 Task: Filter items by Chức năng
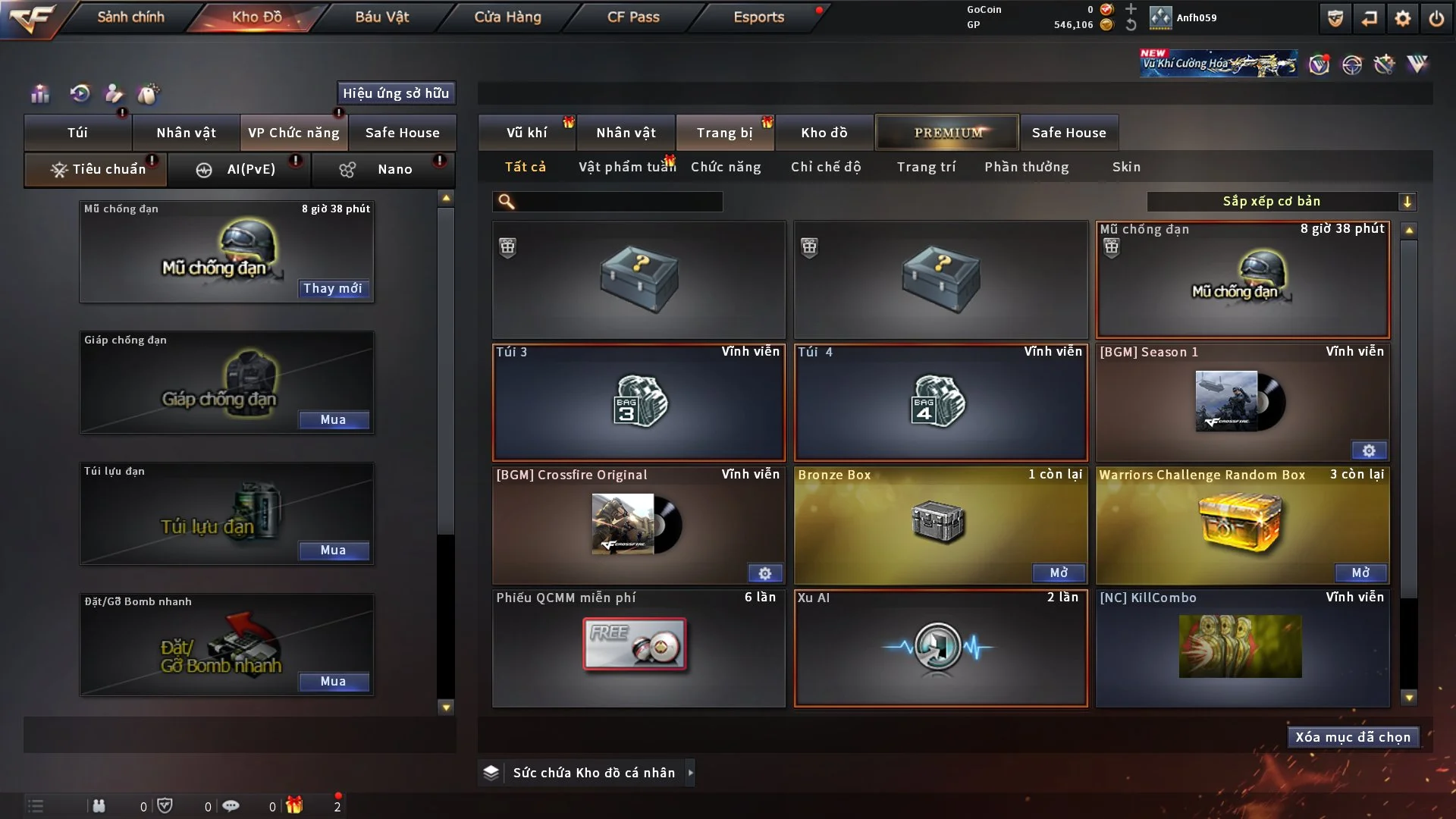[x=725, y=167]
